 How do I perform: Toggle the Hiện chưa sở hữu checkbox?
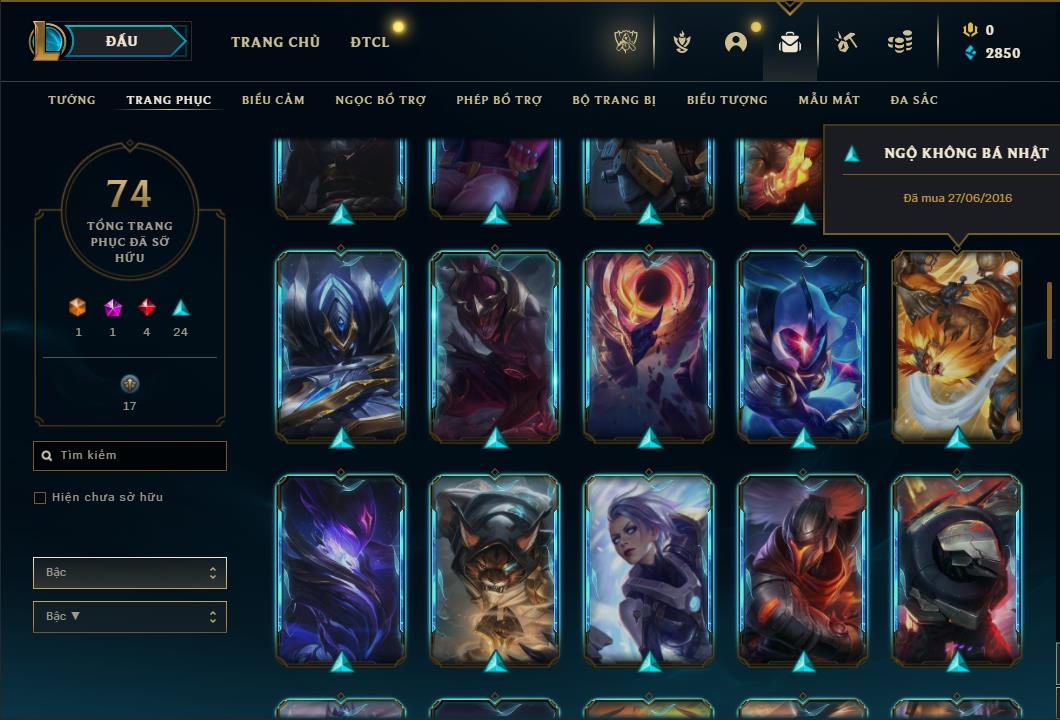[x=40, y=498]
